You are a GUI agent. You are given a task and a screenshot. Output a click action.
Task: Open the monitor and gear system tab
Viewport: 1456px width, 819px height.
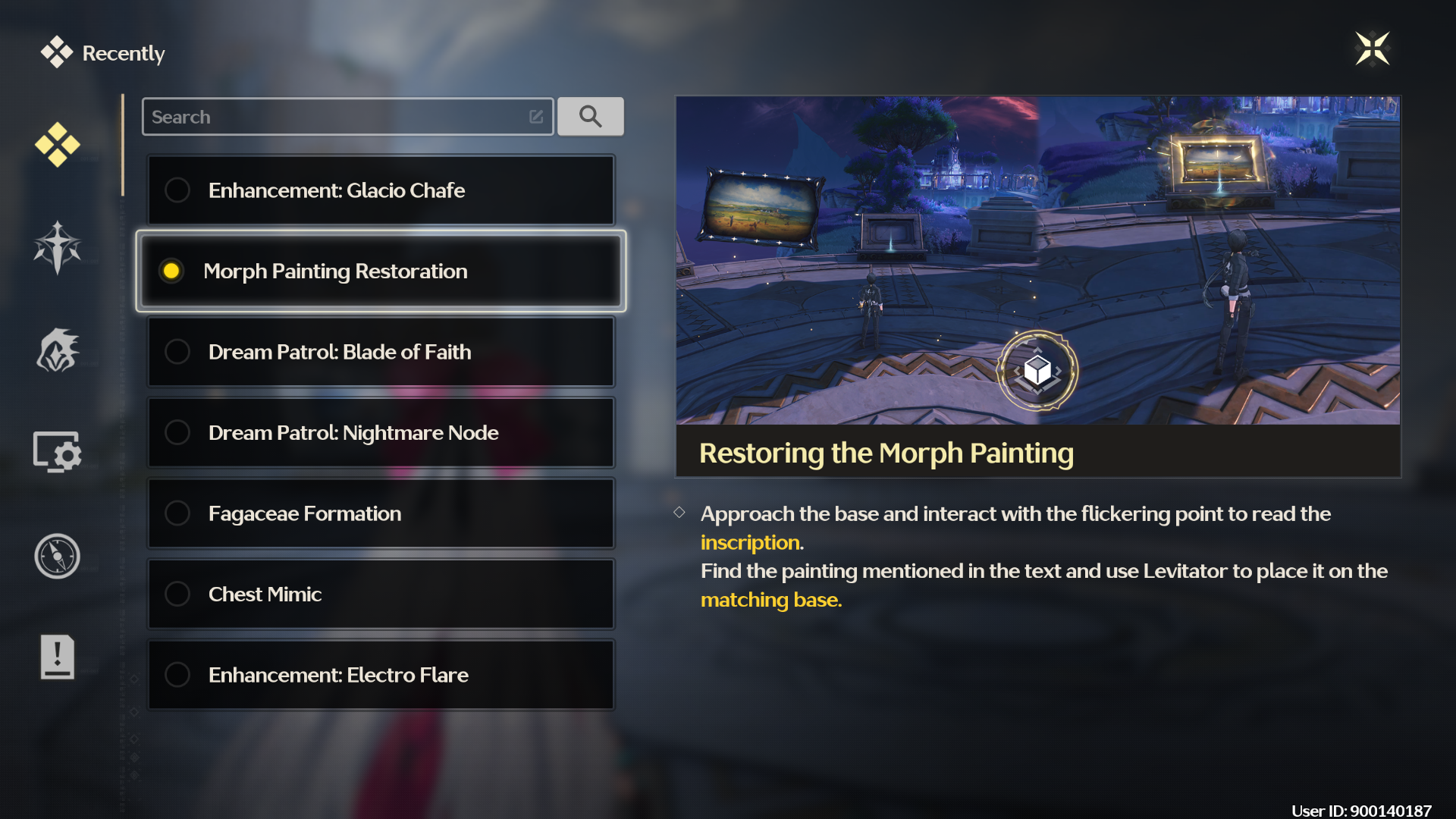point(58,453)
